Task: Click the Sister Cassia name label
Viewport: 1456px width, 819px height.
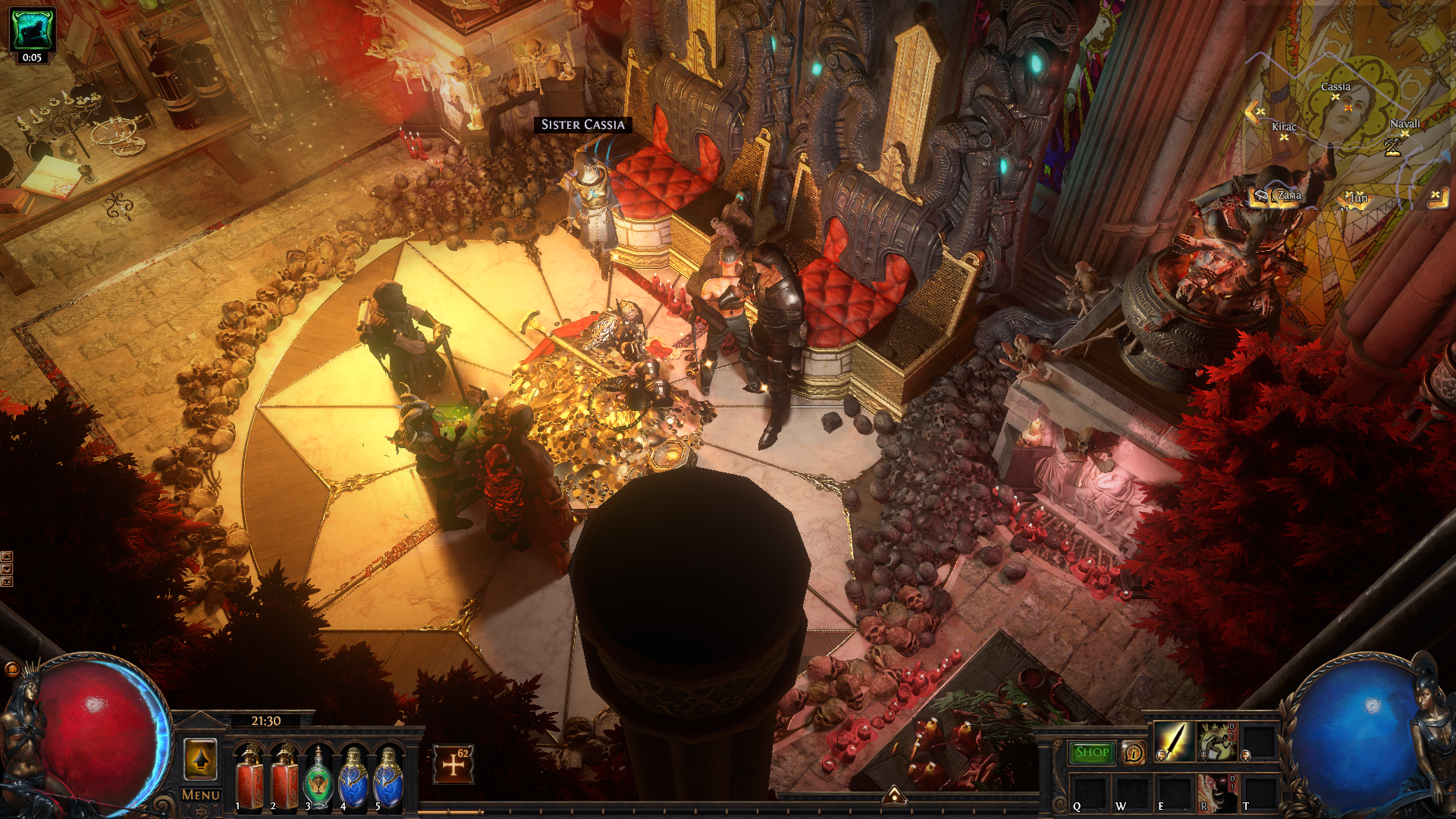Action: tap(582, 124)
